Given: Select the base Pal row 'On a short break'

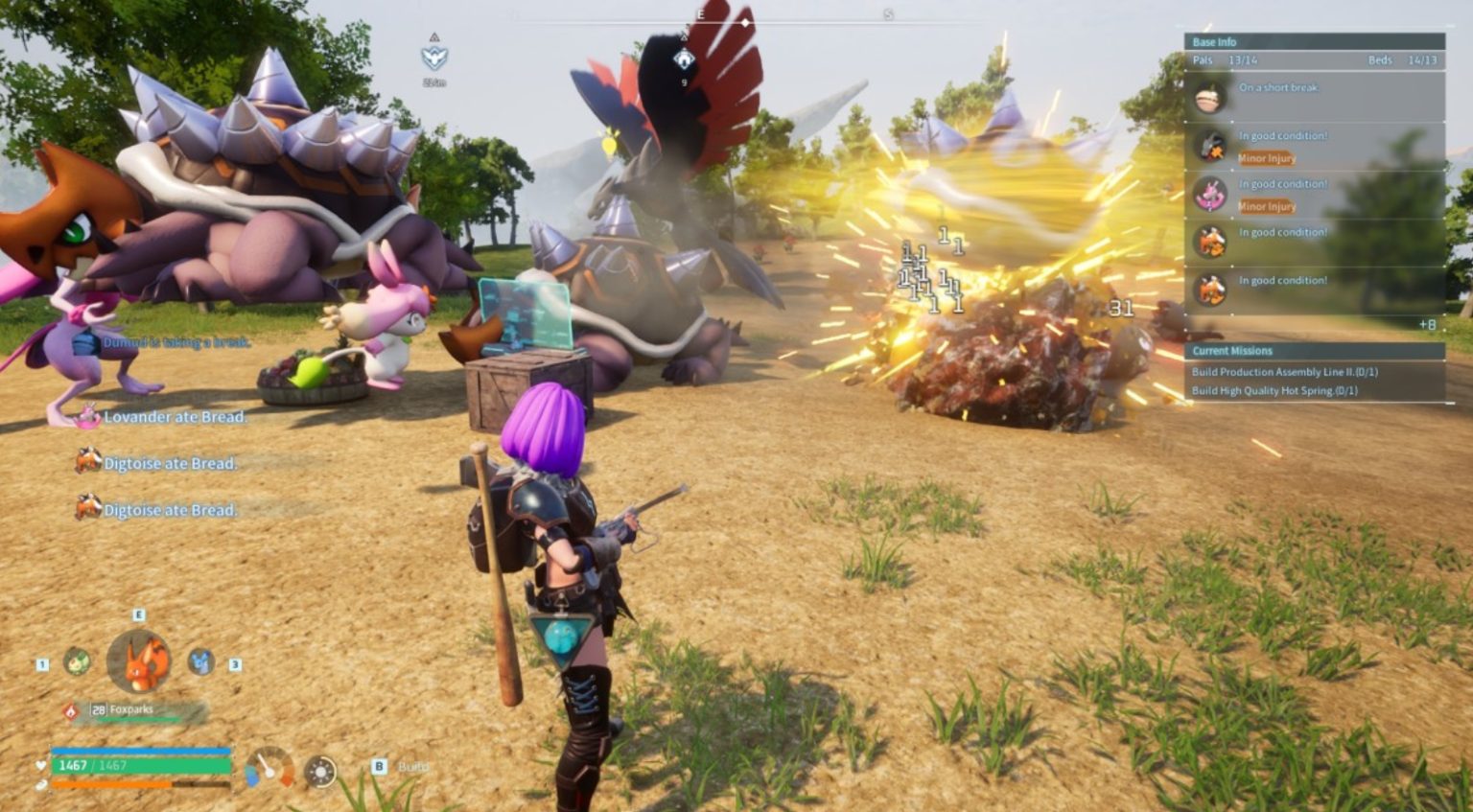Looking at the screenshot, I should (x=1314, y=96).
